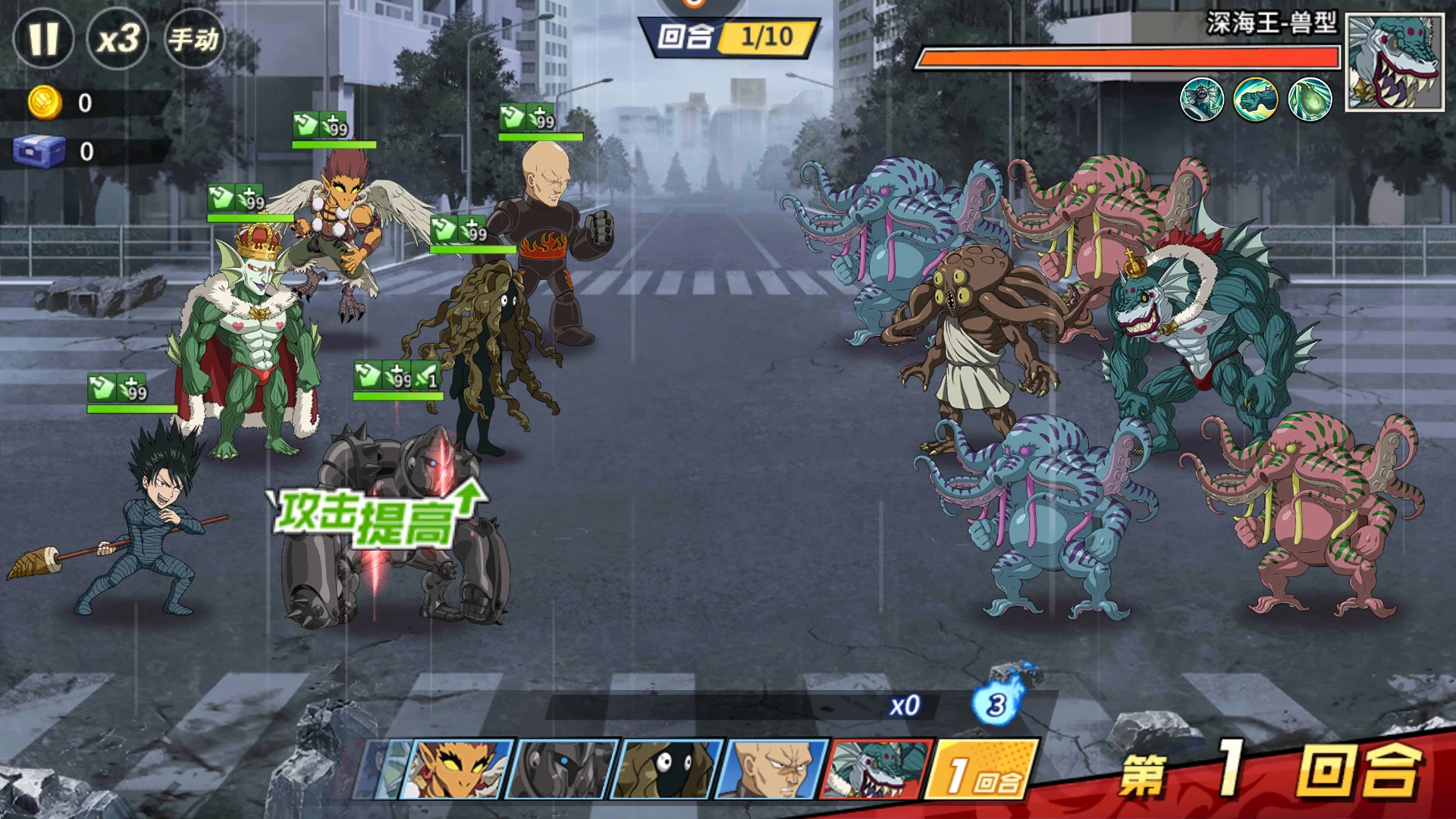Image resolution: width=1456 pixels, height=819 pixels.
Task: Open the 深海王 boss portrait
Action: [x=1394, y=64]
